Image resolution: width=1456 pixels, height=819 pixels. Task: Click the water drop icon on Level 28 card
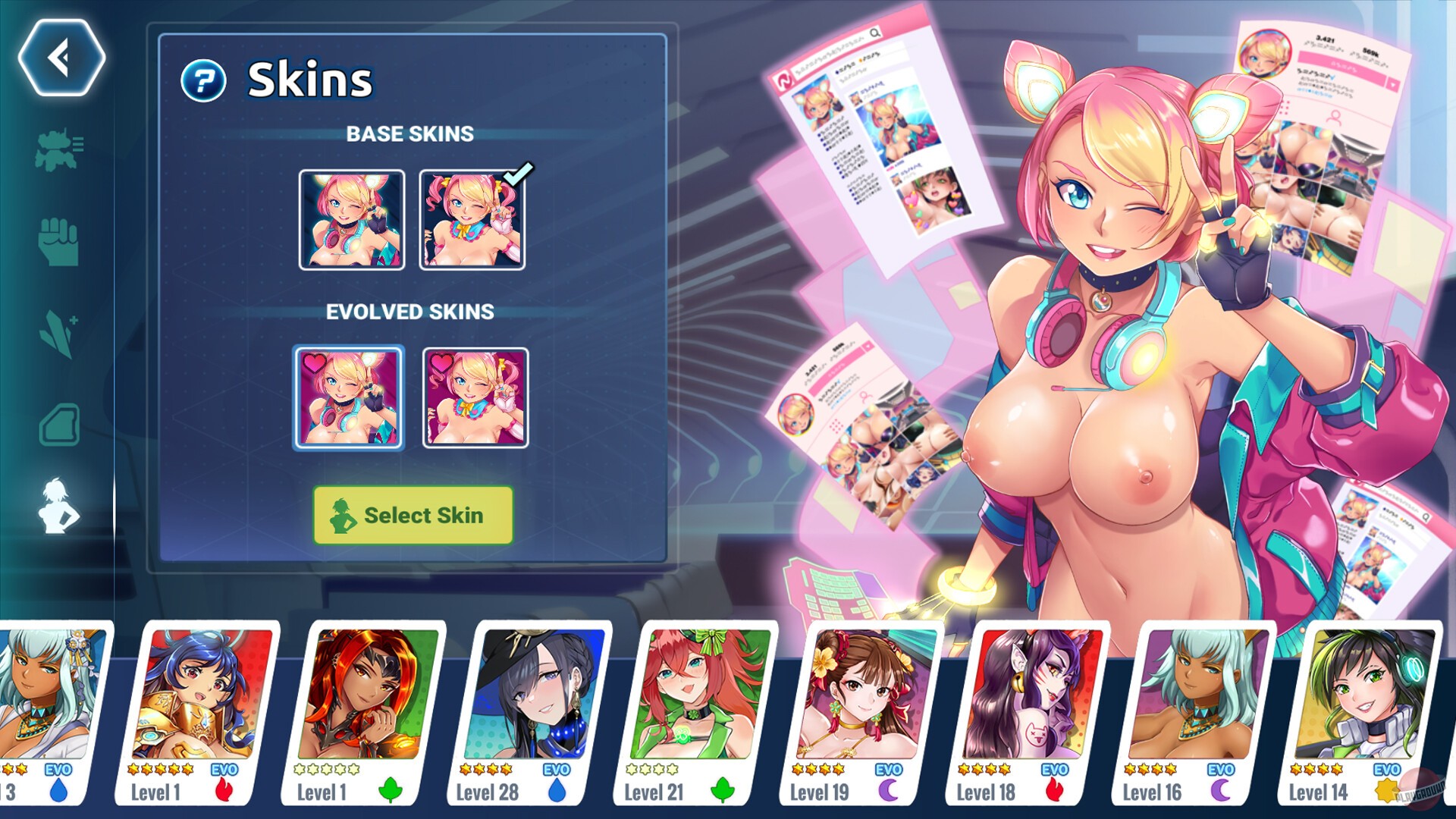558,791
